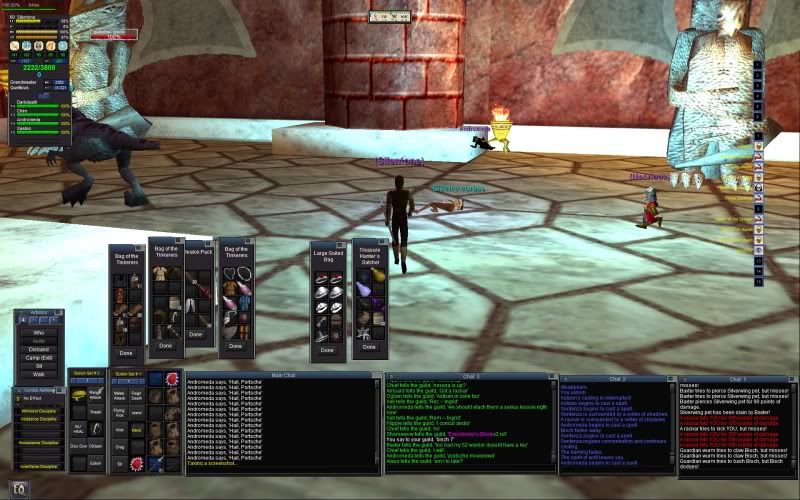Image resolution: width=800 pixels, height=500 pixels.
Task: Open the EQ menu button
Action: coord(17,487)
